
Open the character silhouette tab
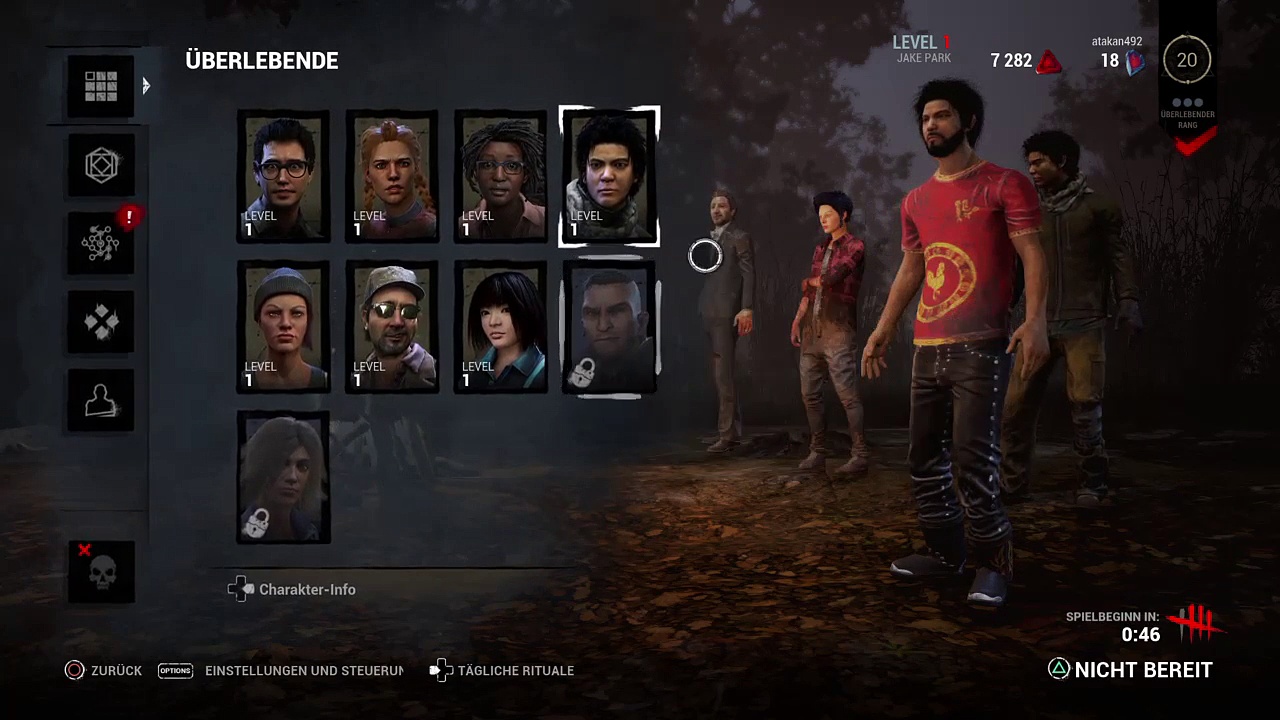(x=101, y=400)
